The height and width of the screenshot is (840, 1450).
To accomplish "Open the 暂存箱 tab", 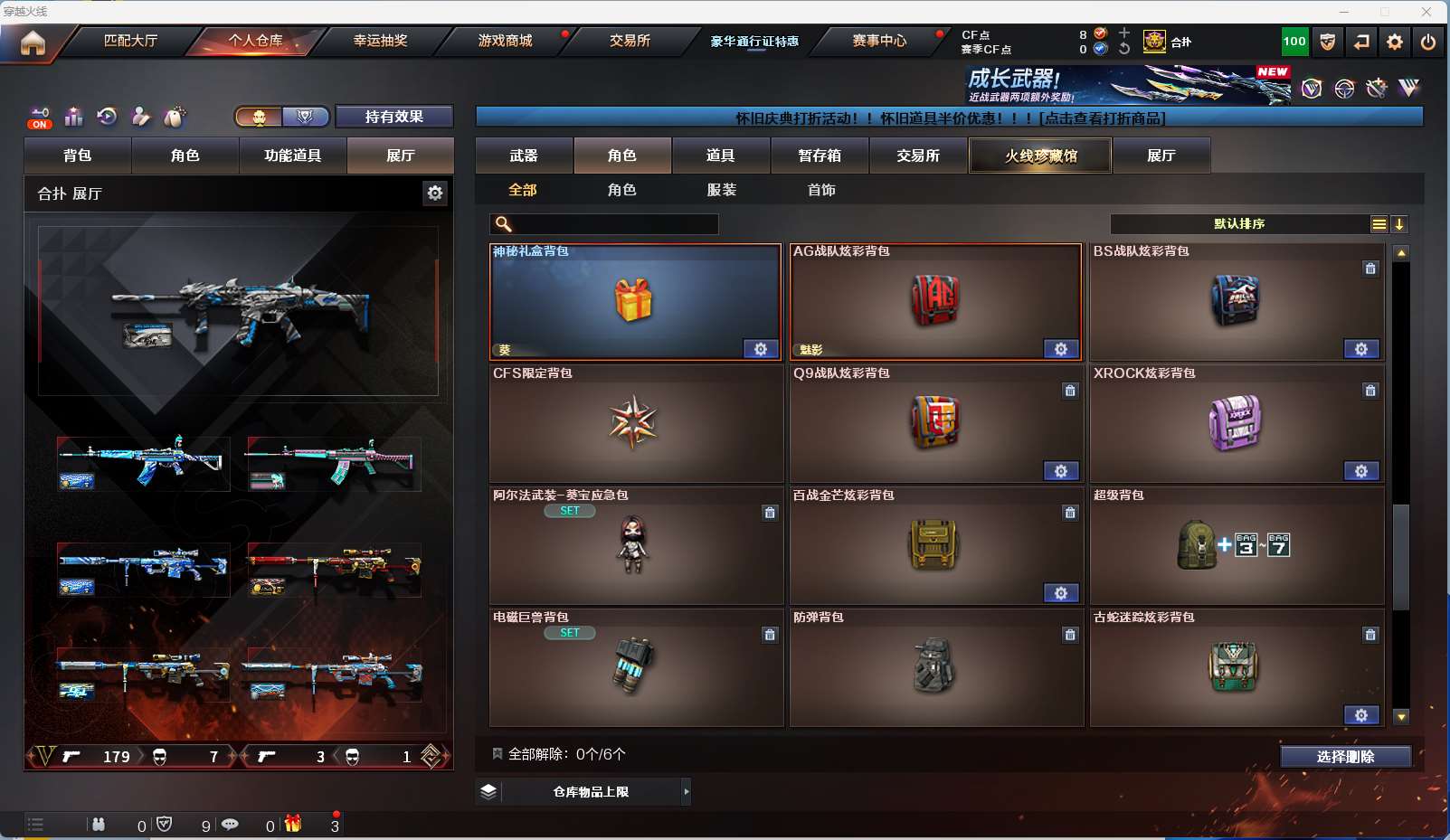I will (820, 156).
